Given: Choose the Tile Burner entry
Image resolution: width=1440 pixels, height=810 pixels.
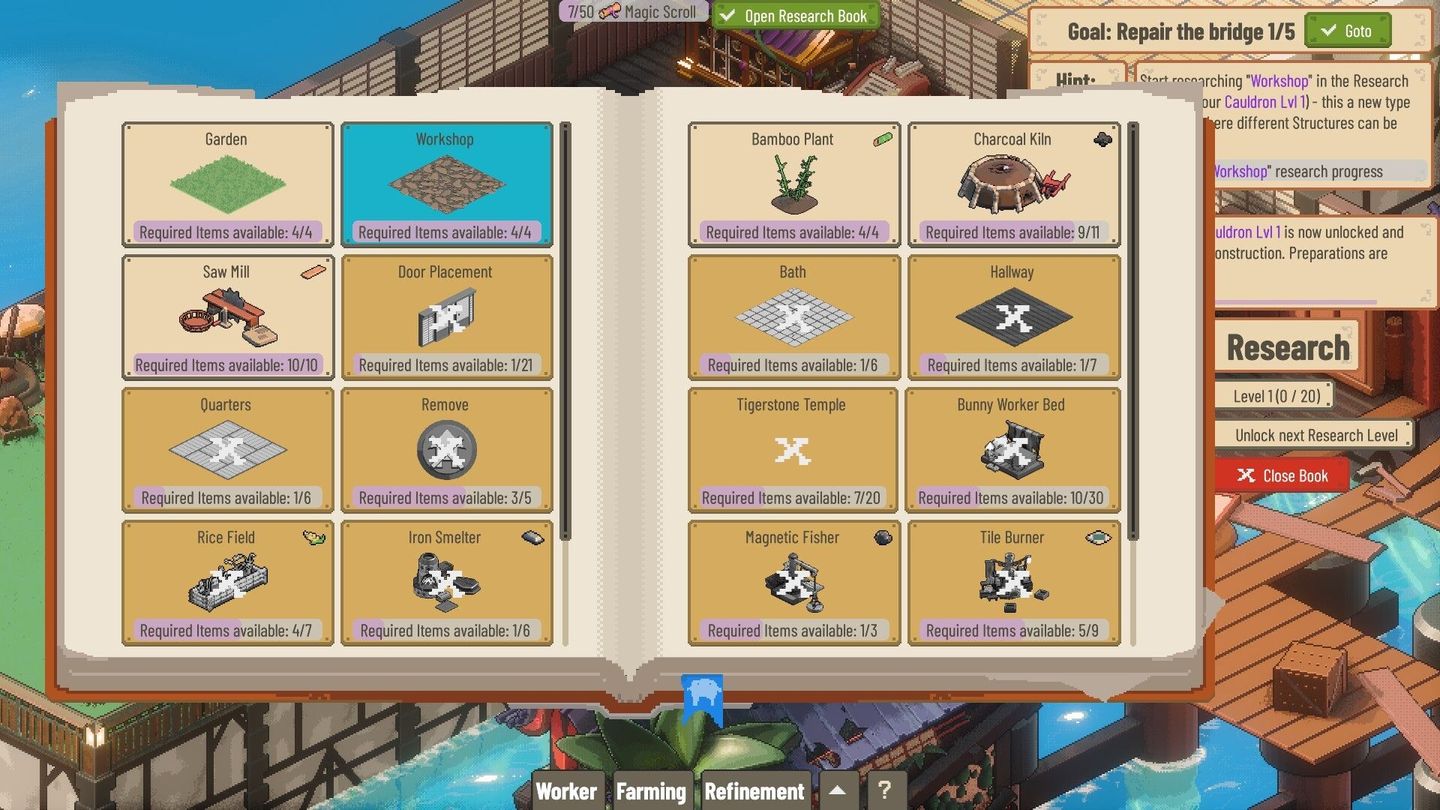Looking at the screenshot, I should [1013, 582].
